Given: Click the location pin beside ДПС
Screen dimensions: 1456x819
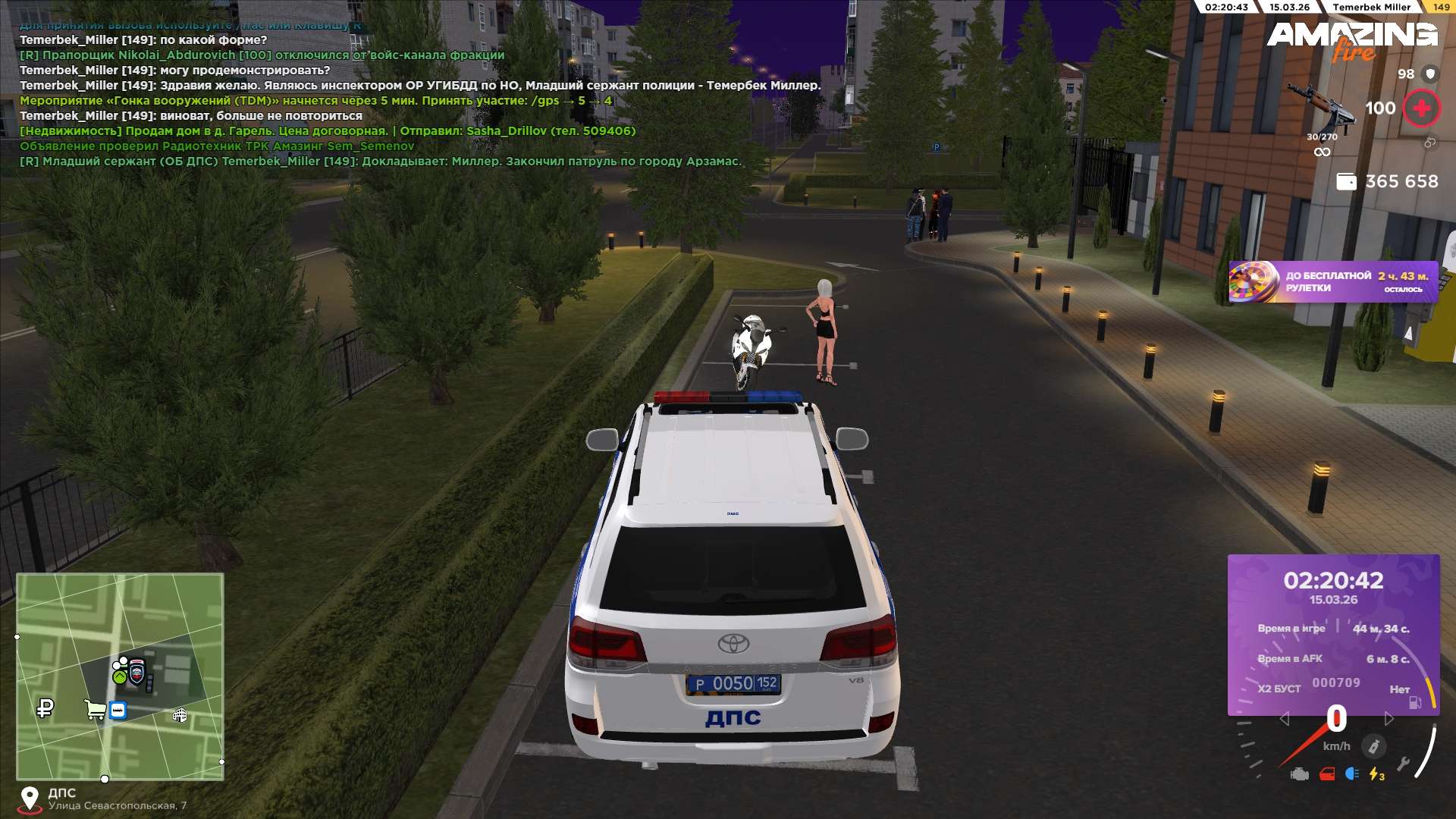Looking at the screenshot, I should click(30, 799).
